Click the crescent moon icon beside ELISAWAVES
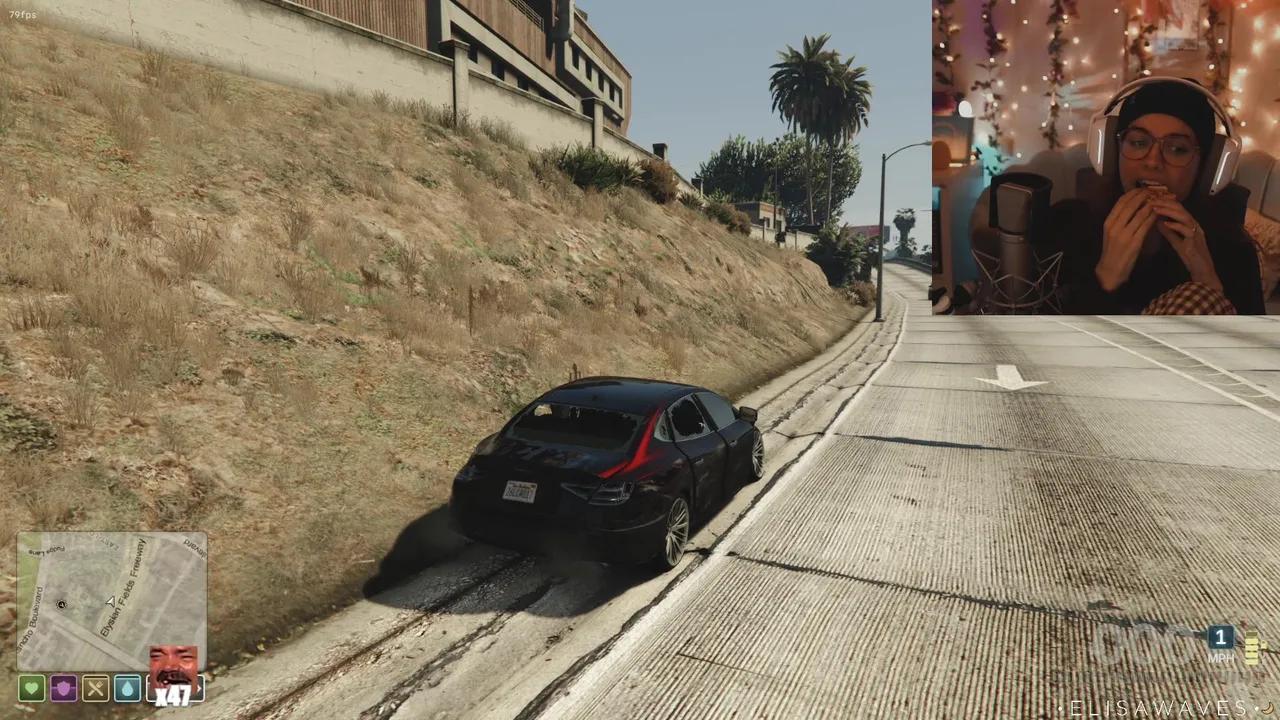The height and width of the screenshot is (720, 1280). tap(1266, 708)
